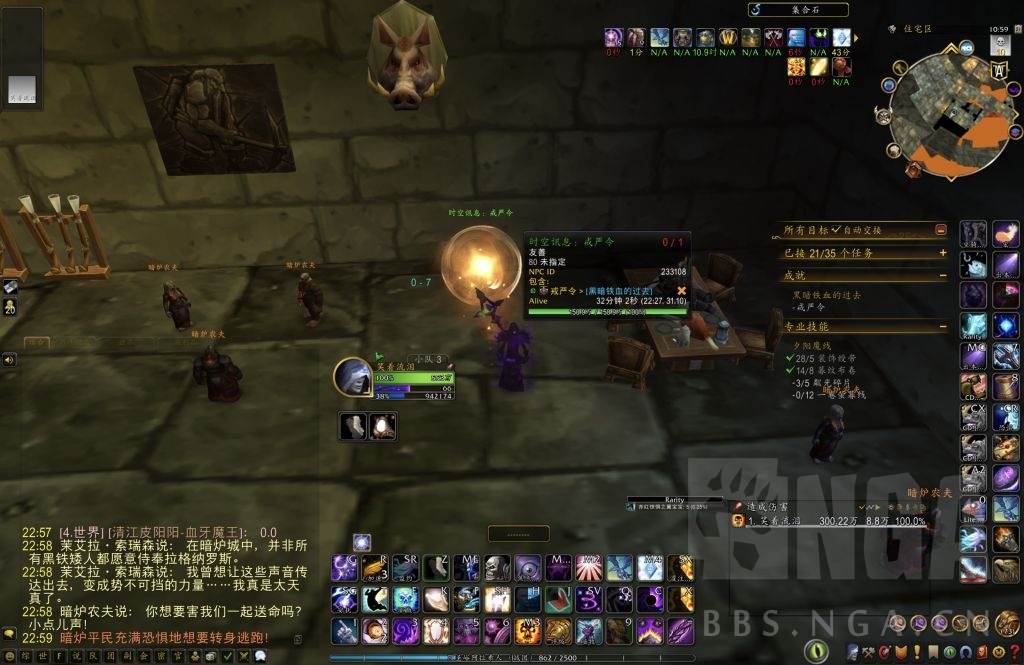The height and width of the screenshot is (665, 1024).
Task: Activate the skull face ability on the action bar
Action: [x=497, y=568]
